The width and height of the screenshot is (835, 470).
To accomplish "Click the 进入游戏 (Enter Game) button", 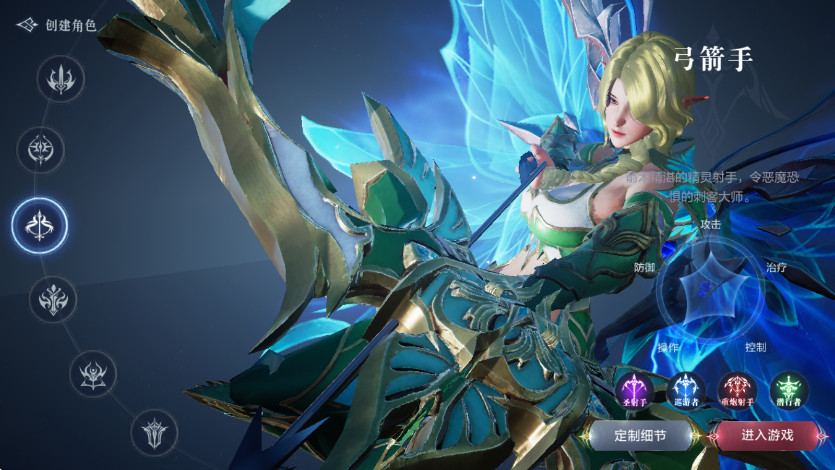I will (767, 435).
